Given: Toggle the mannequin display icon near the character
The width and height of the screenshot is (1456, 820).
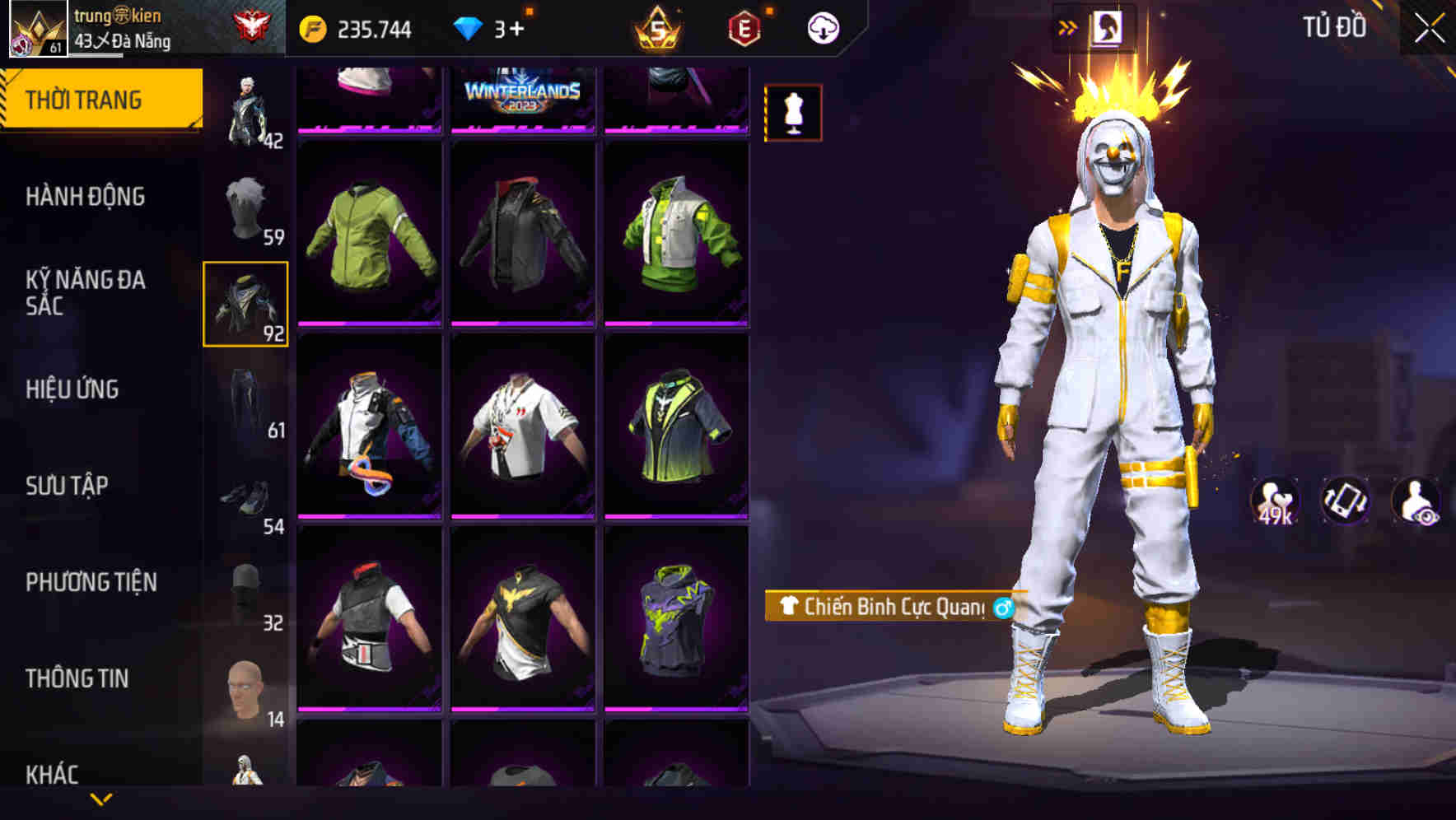Looking at the screenshot, I should tap(791, 114).
